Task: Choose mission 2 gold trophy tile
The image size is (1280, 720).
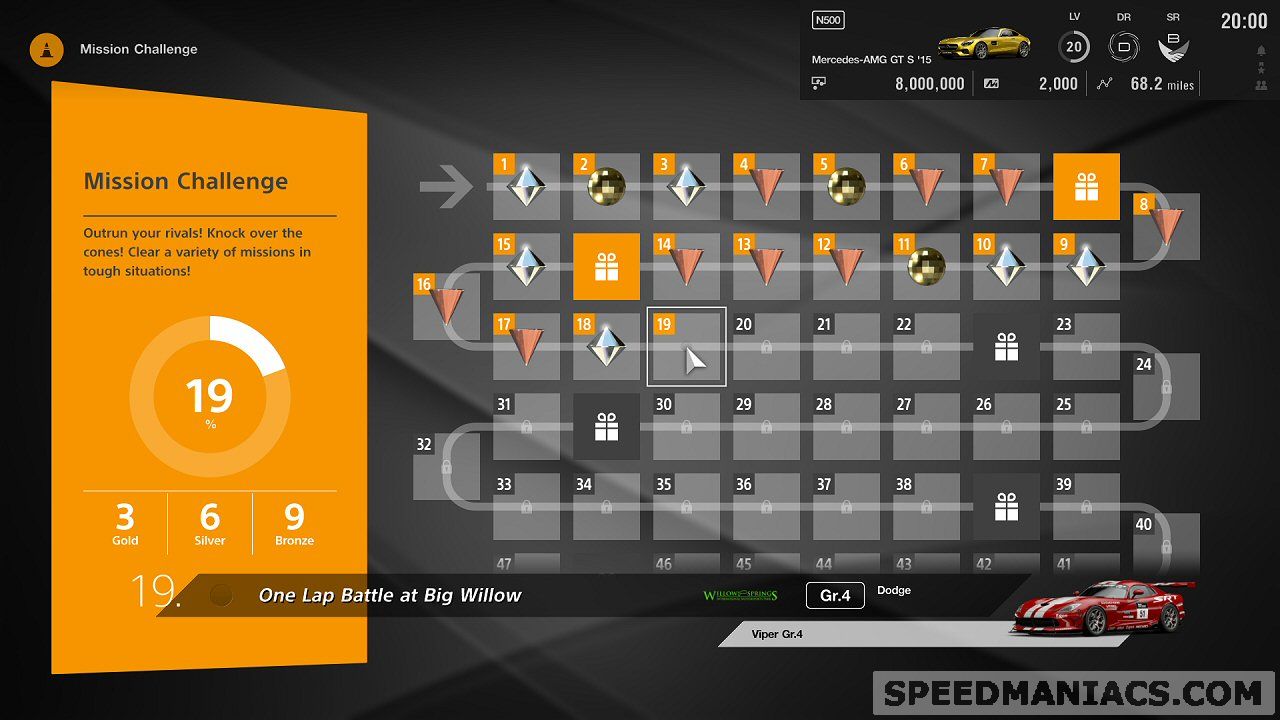Action: pyautogui.click(x=606, y=186)
